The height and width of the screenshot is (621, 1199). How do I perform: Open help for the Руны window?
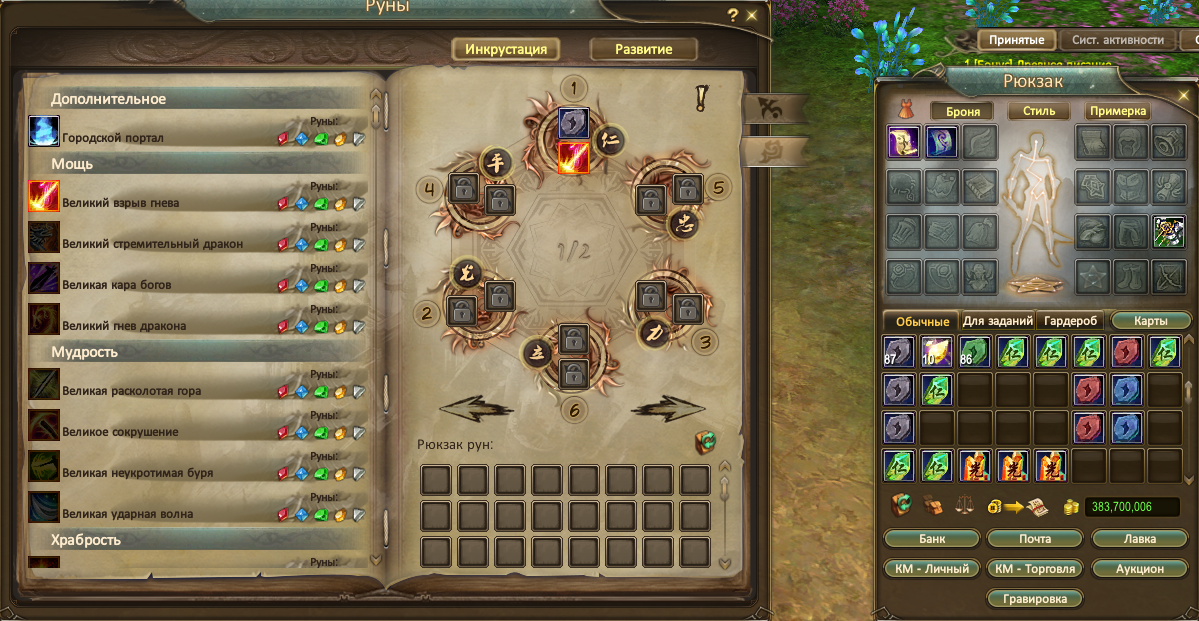point(733,15)
